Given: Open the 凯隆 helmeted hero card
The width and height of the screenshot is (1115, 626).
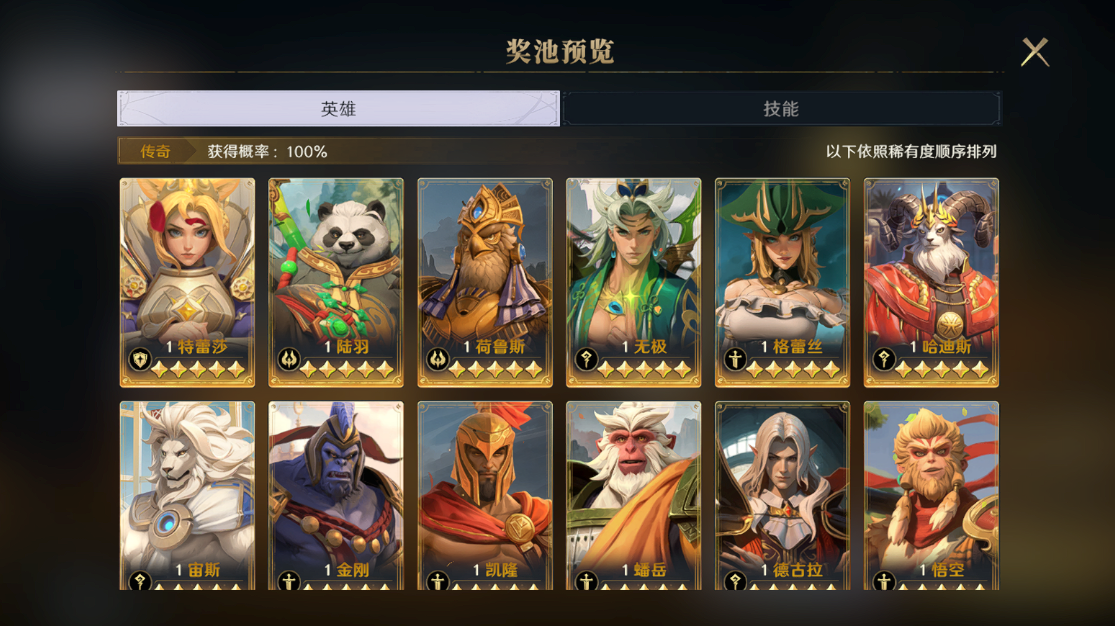Looking at the screenshot, I should tap(485, 495).
